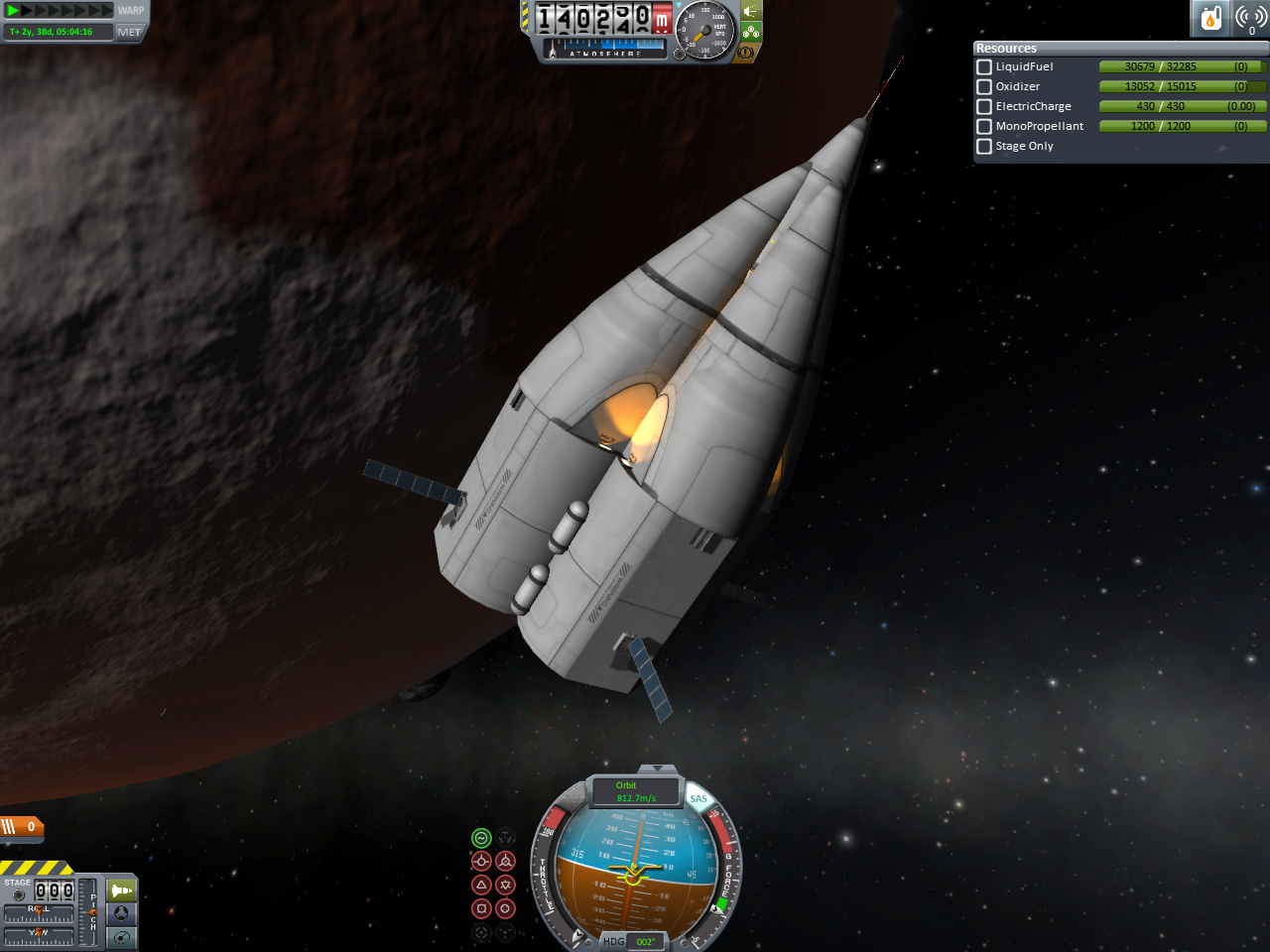Toggle the landing gear button

(x=751, y=32)
